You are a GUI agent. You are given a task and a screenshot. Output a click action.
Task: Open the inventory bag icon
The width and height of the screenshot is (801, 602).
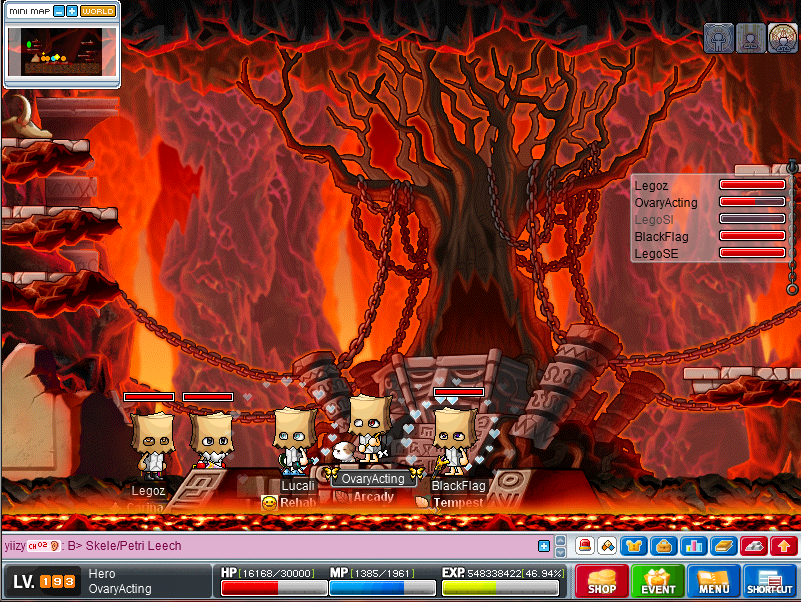click(662, 546)
